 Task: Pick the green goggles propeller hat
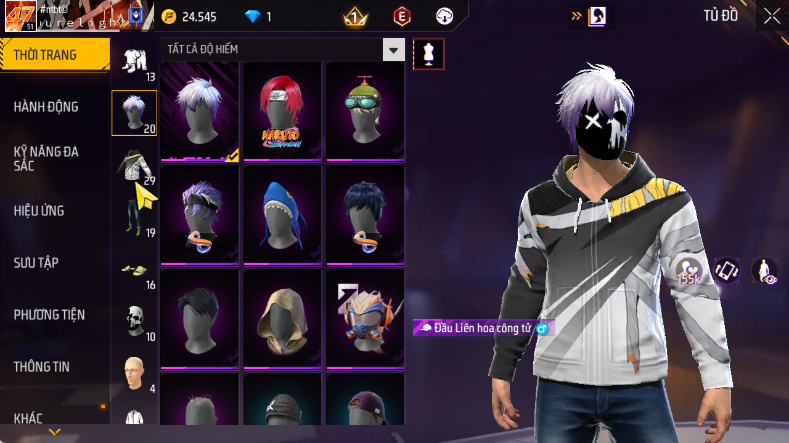(x=365, y=110)
